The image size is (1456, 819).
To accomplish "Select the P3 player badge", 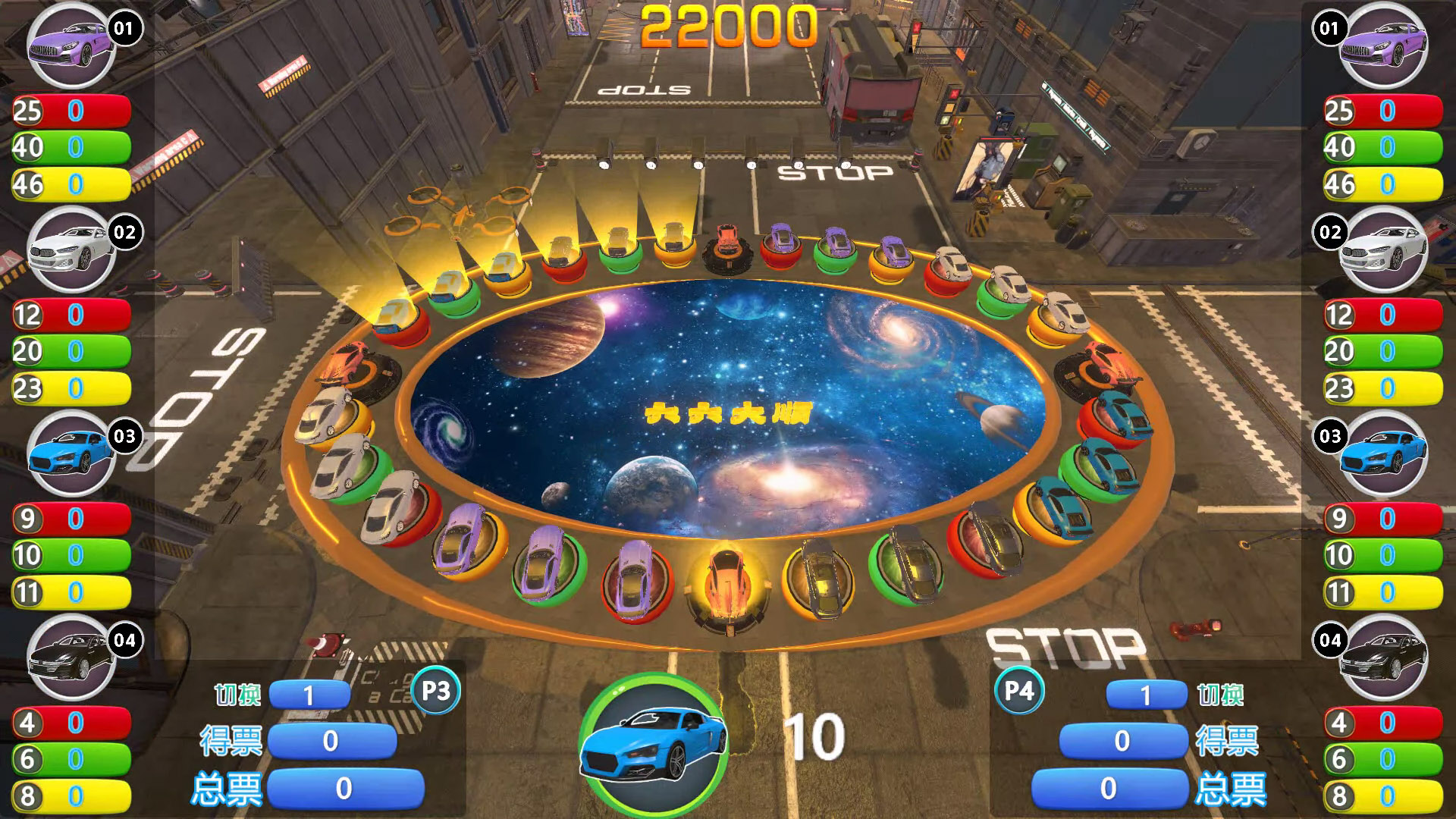I will click(435, 691).
